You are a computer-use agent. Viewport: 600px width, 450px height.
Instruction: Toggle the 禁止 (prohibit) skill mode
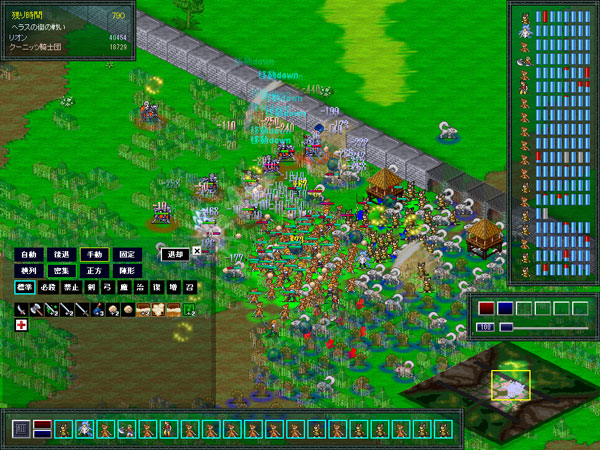(x=71, y=288)
